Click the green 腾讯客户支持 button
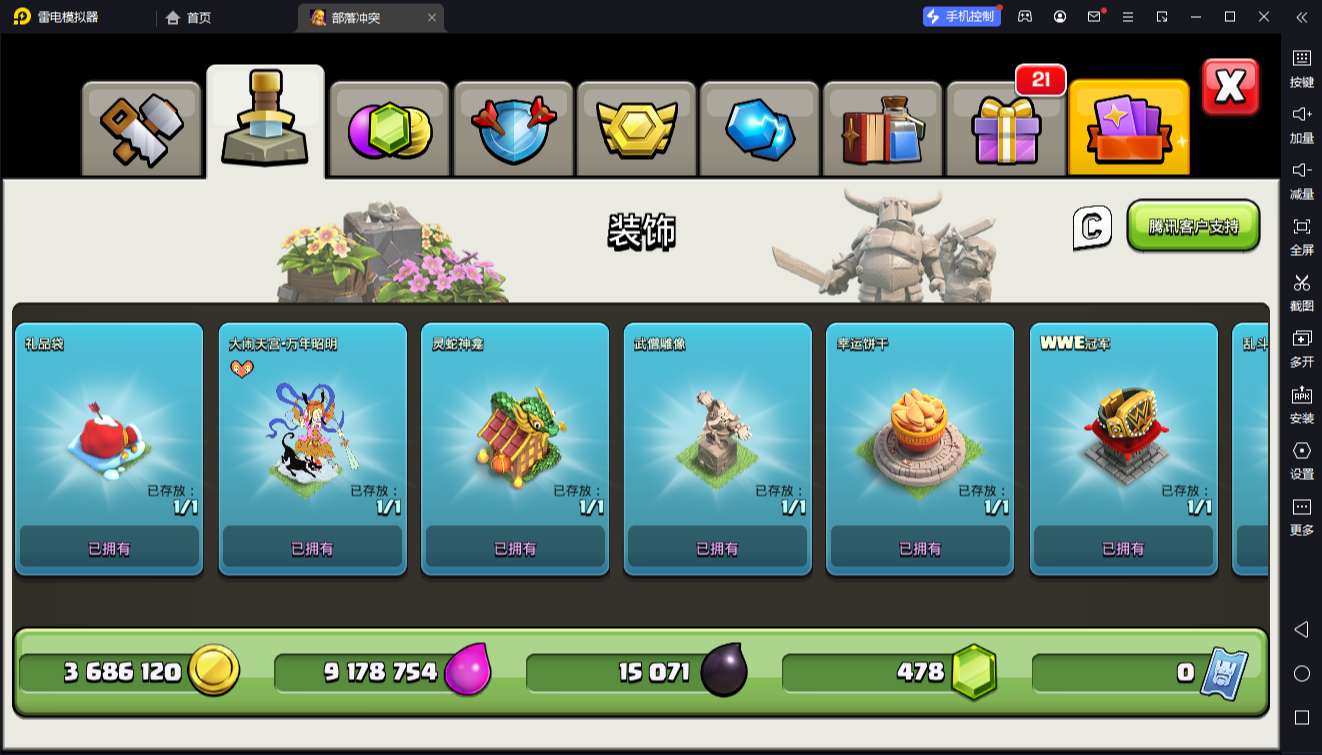 pos(1193,226)
